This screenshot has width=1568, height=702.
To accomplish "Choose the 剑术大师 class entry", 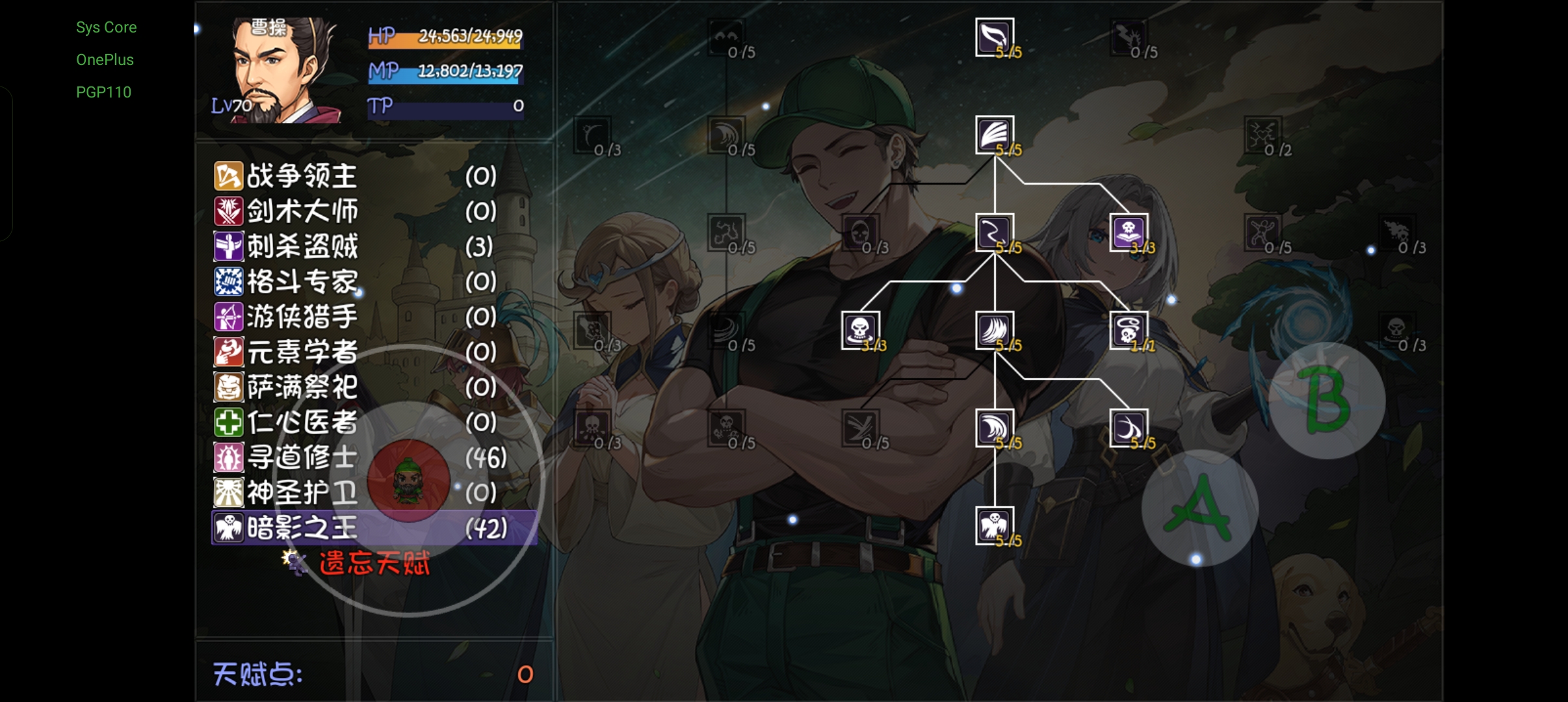I will tap(302, 211).
